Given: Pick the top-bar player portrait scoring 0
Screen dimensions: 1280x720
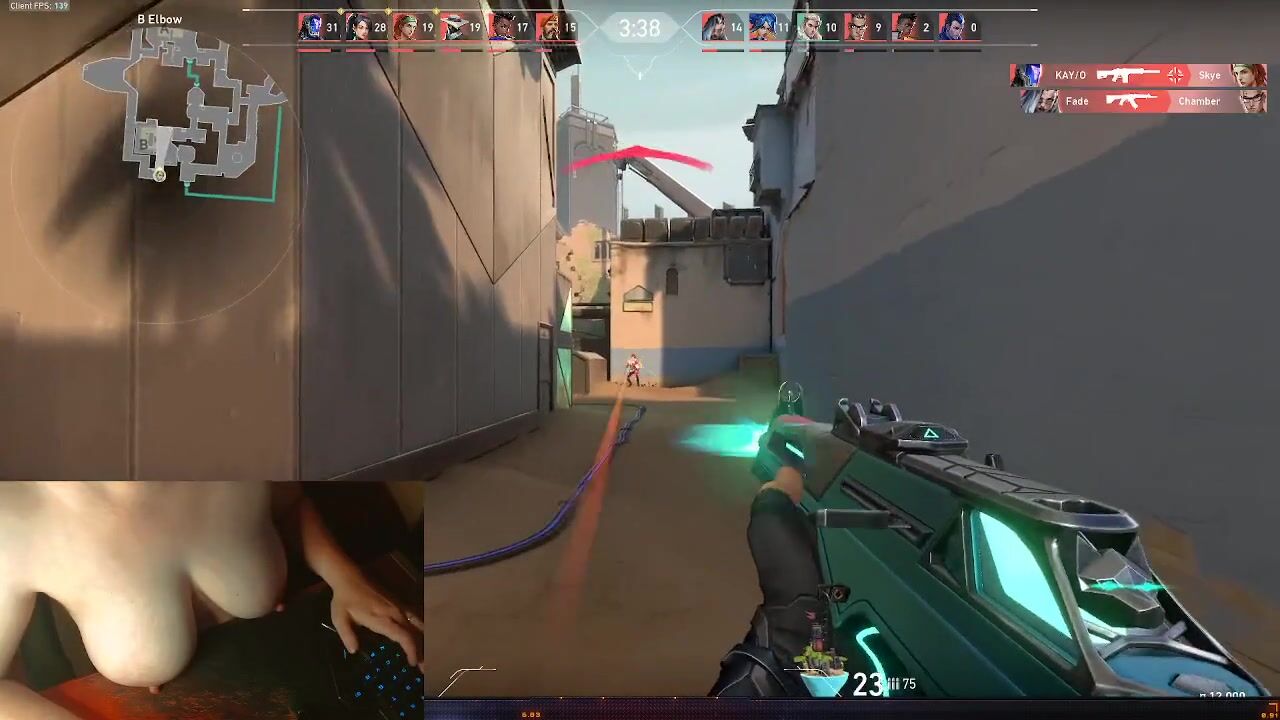Looking at the screenshot, I should point(951,27).
